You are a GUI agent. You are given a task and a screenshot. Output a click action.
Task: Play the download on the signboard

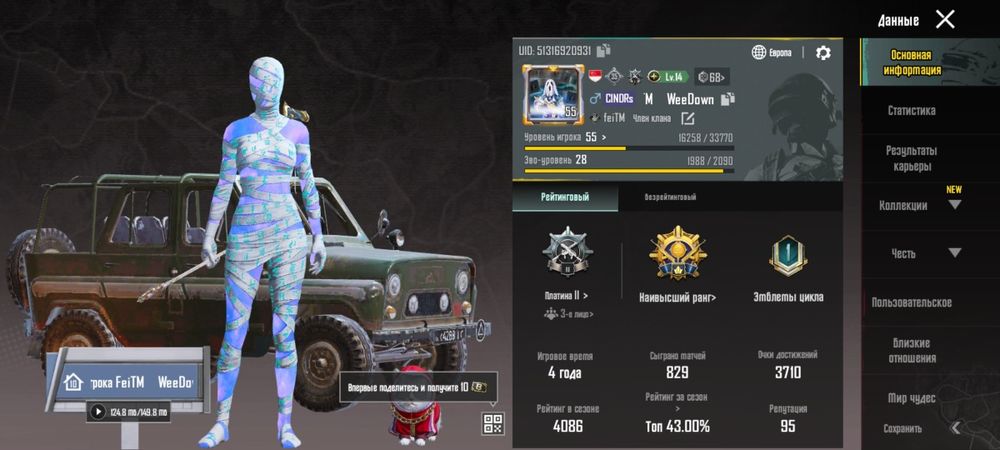(x=98, y=411)
